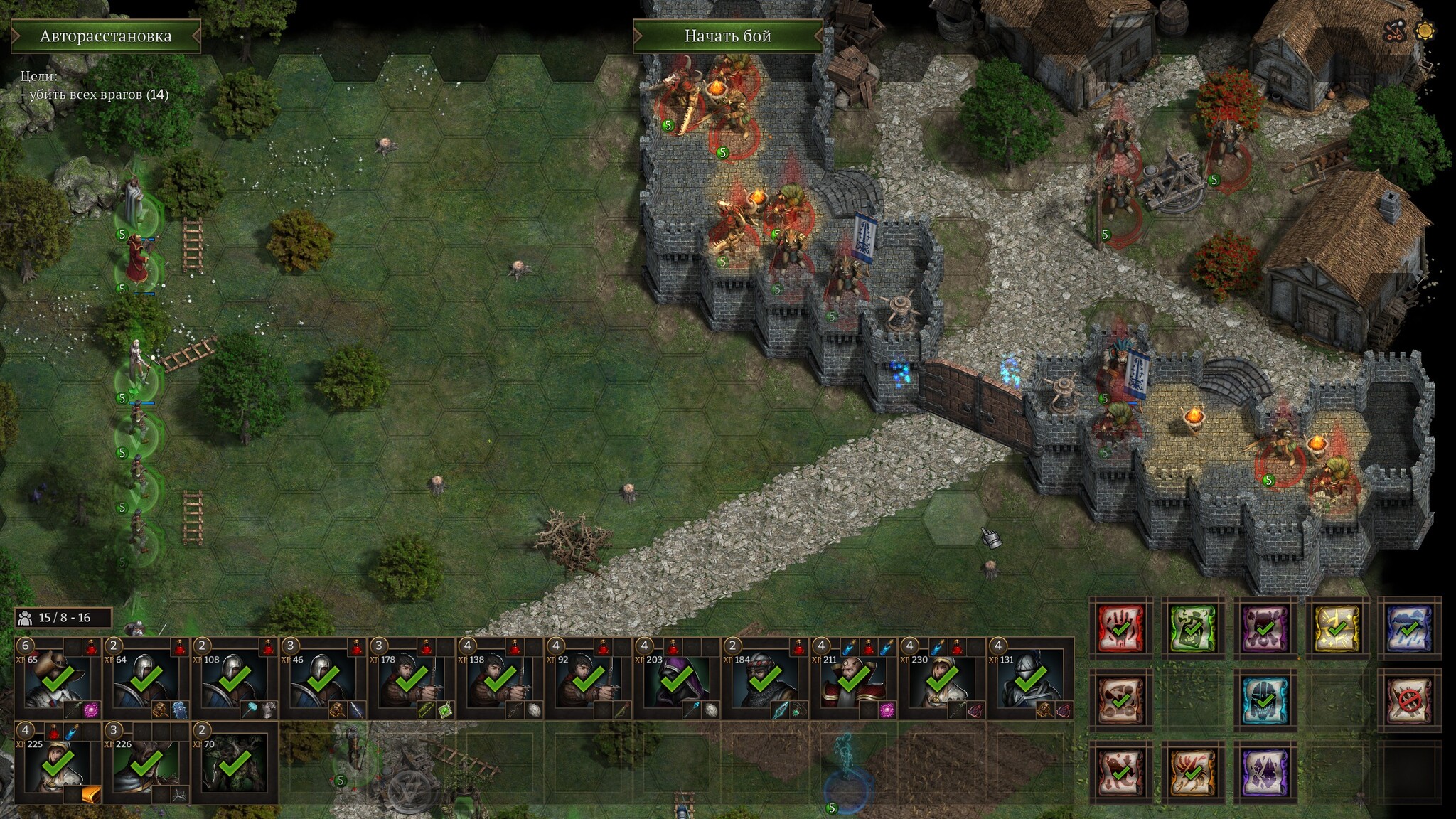
Task: Toggle the green poison bottle scroll
Action: [x=1193, y=628]
